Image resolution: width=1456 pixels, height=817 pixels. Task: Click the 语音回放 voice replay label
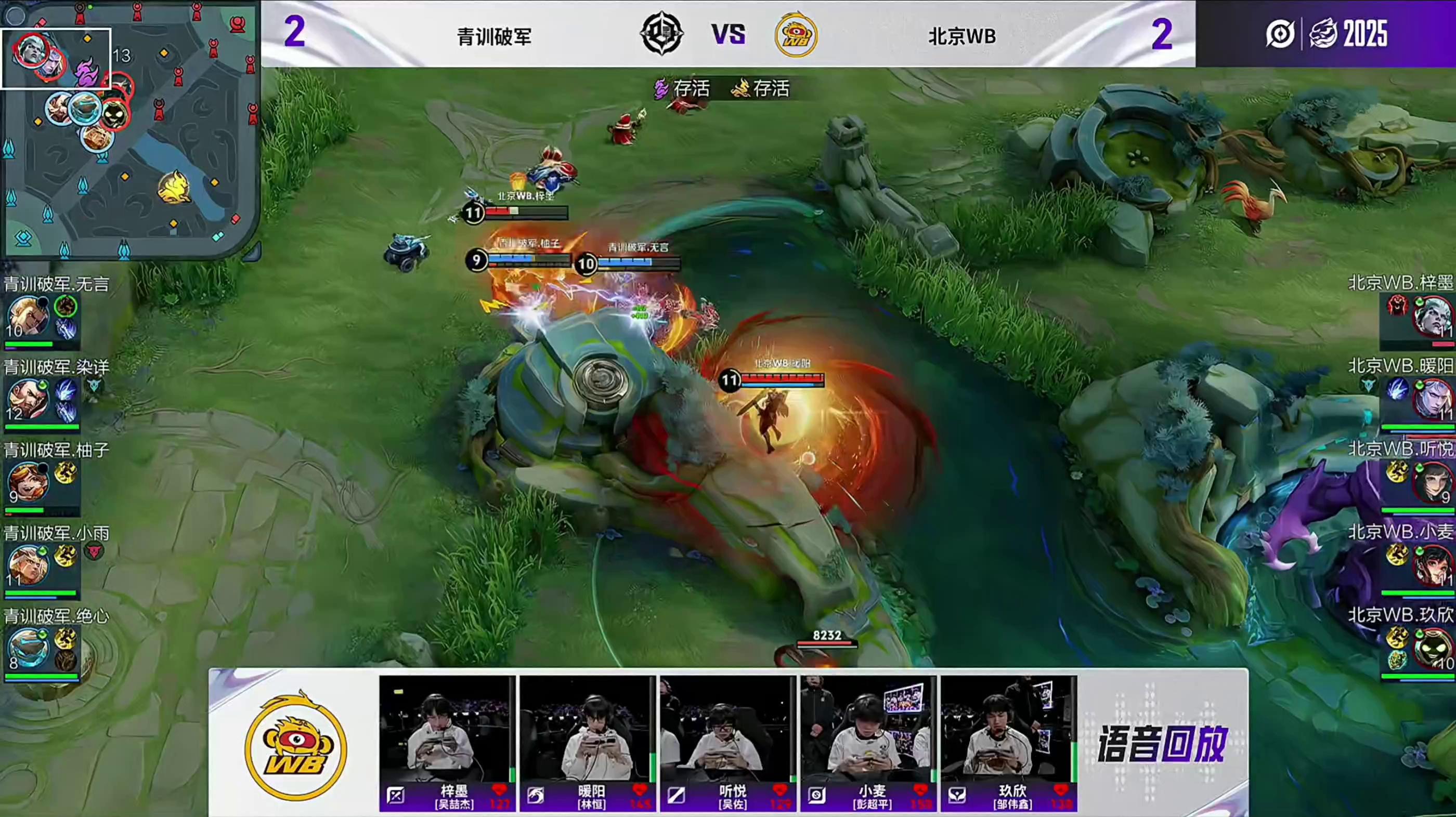pos(1162,744)
